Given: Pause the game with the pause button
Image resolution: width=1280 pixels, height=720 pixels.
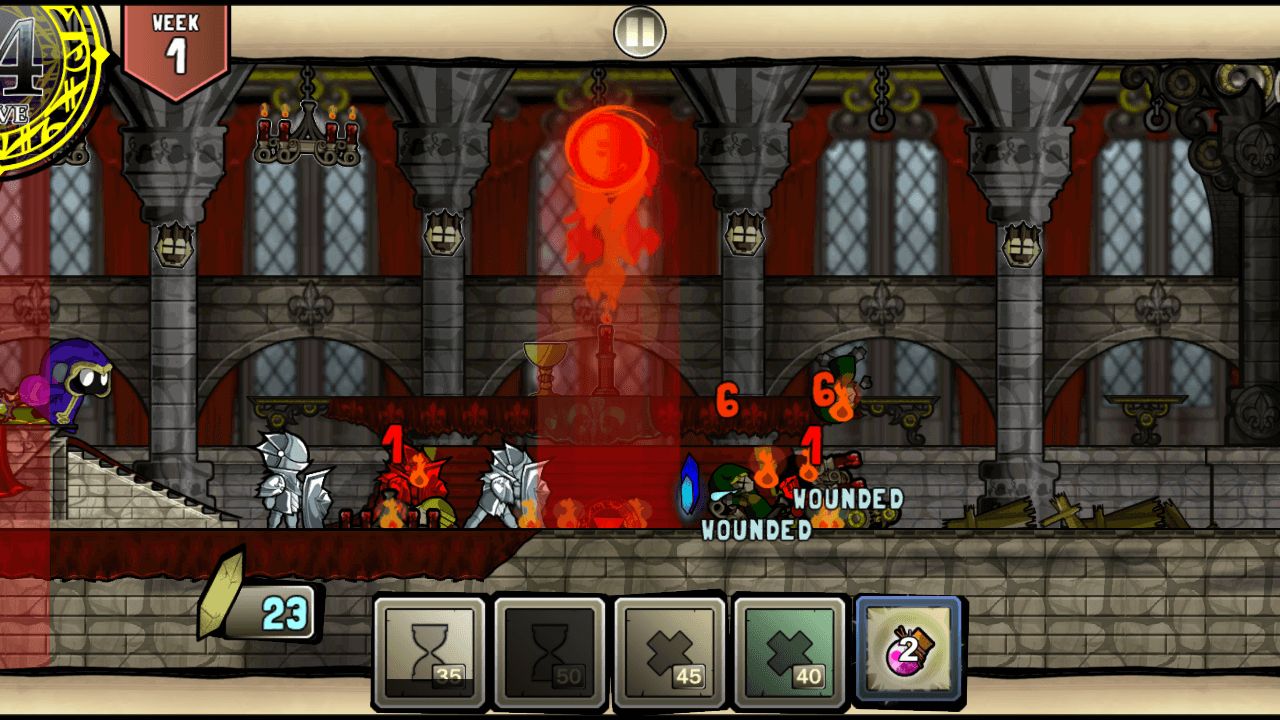Looking at the screenshot, I should (x=640, y=32).
